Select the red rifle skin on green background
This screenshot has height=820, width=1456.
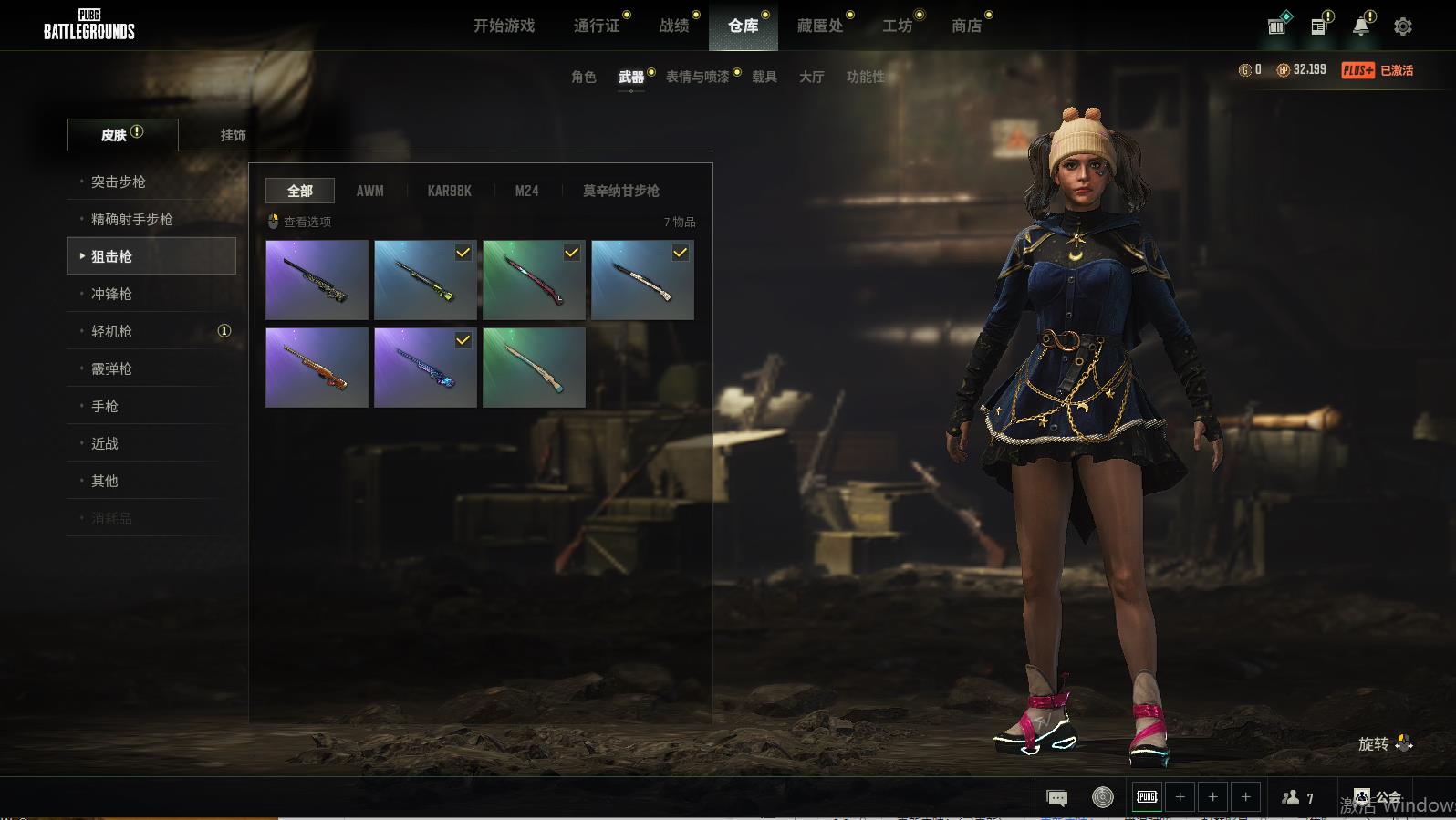click(534, 280)
